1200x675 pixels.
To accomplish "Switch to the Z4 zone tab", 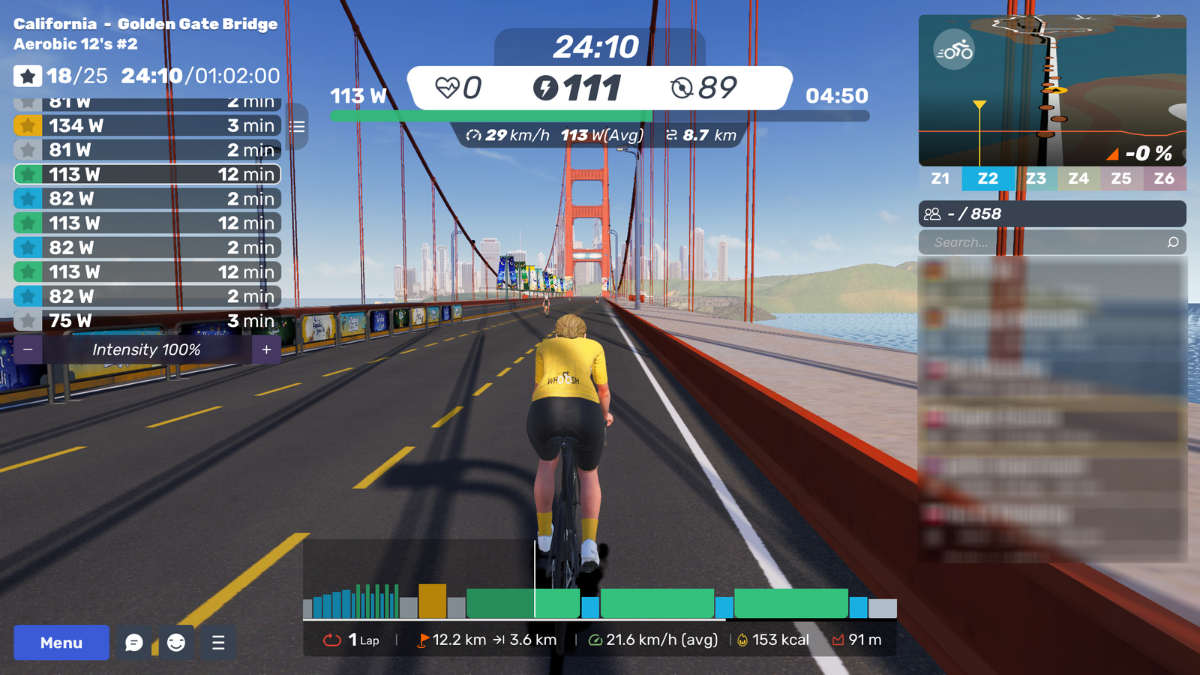I will tap(1078, 179).
